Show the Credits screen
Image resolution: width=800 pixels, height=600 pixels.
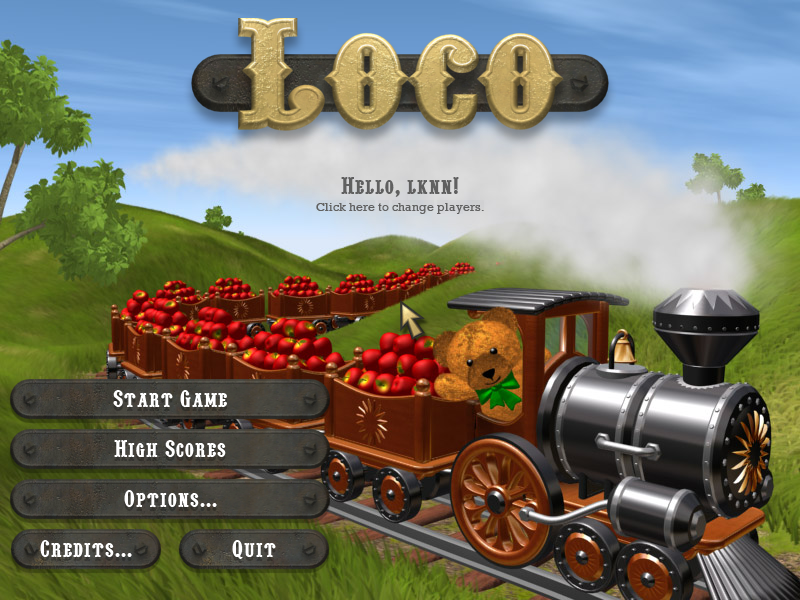coord(86,549)
